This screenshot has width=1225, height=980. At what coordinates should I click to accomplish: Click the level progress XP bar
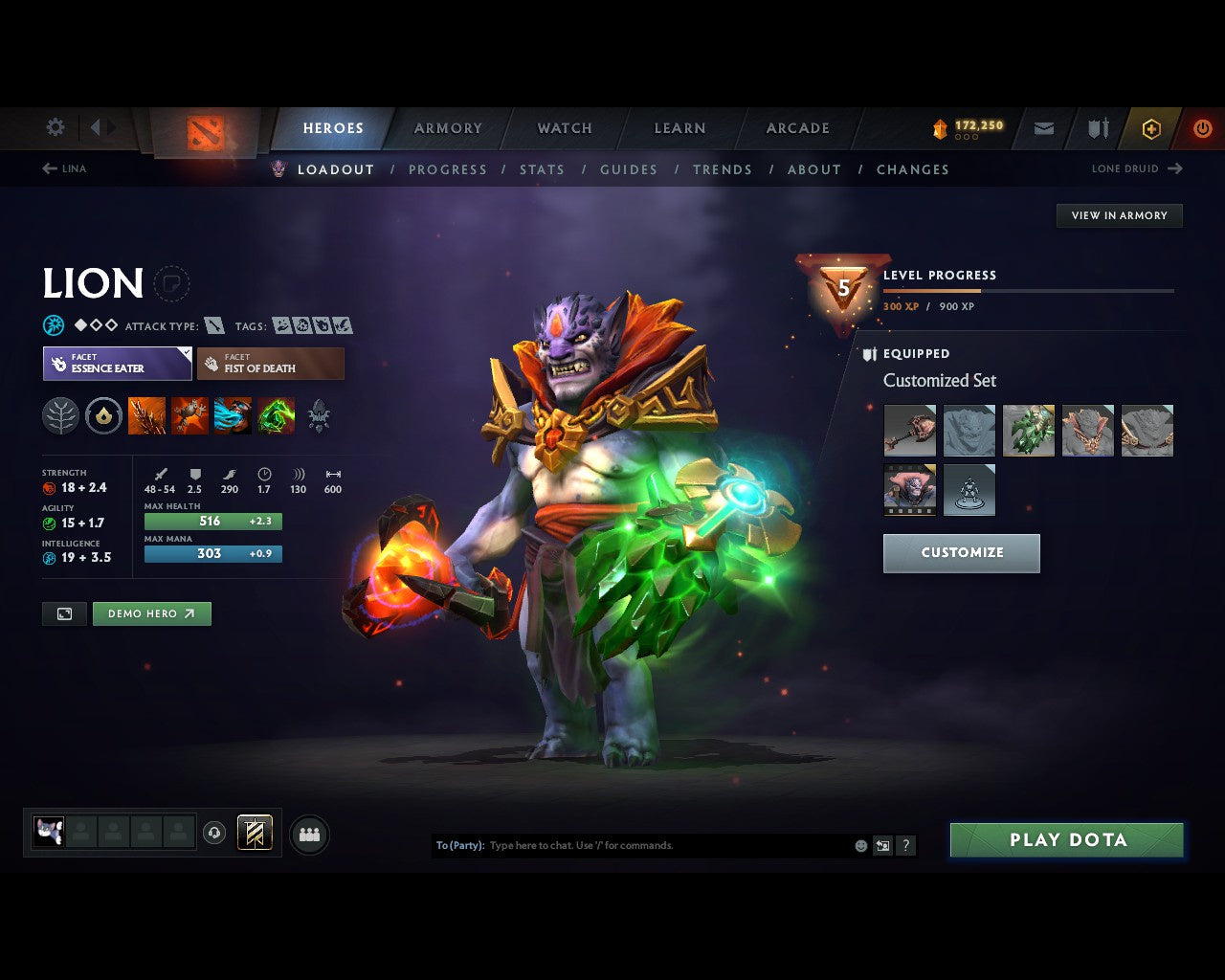tap(1029, 290)
